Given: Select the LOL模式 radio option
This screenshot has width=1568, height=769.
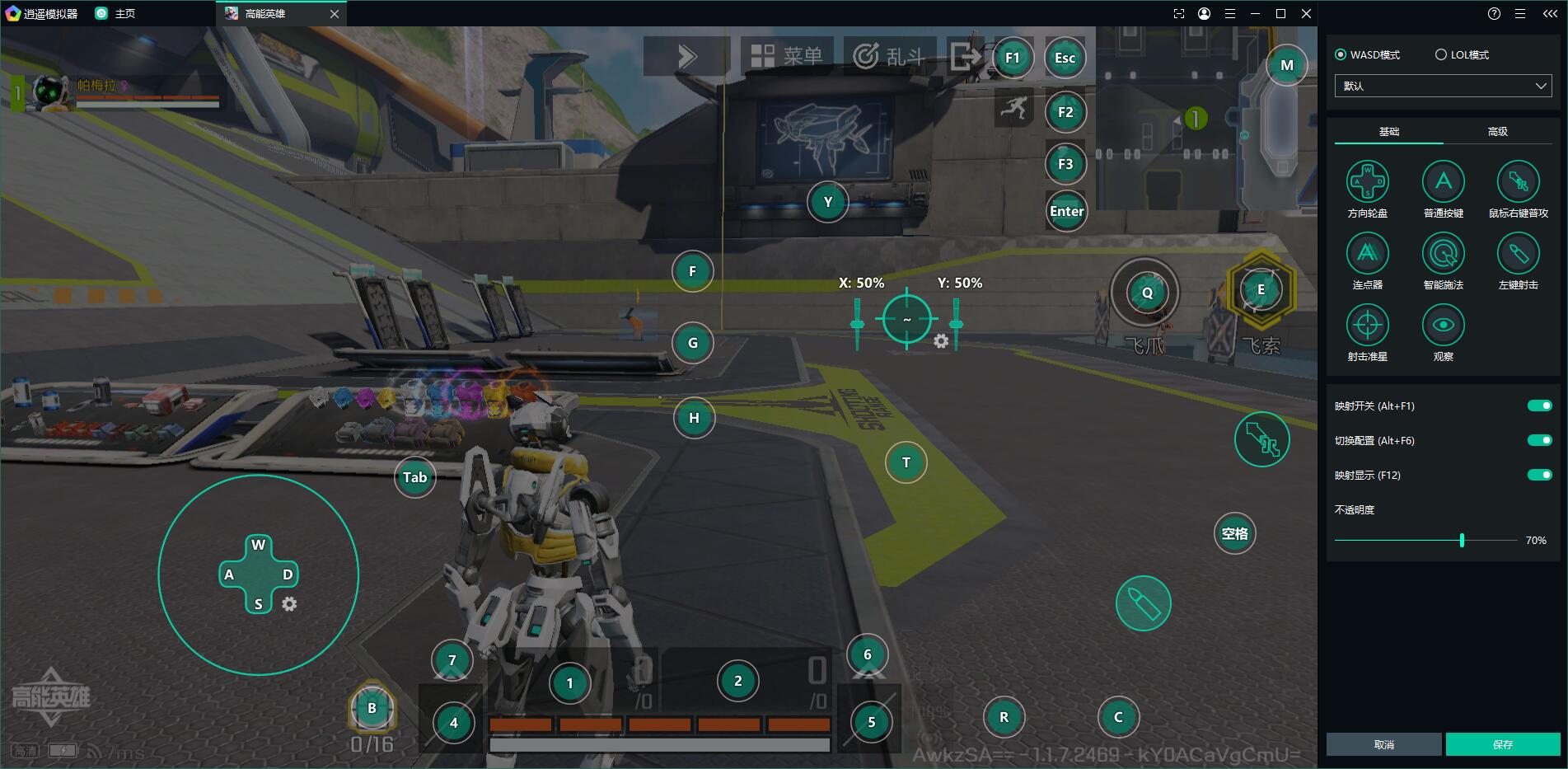Looking at the screenshot, I should pos(1441,54).
